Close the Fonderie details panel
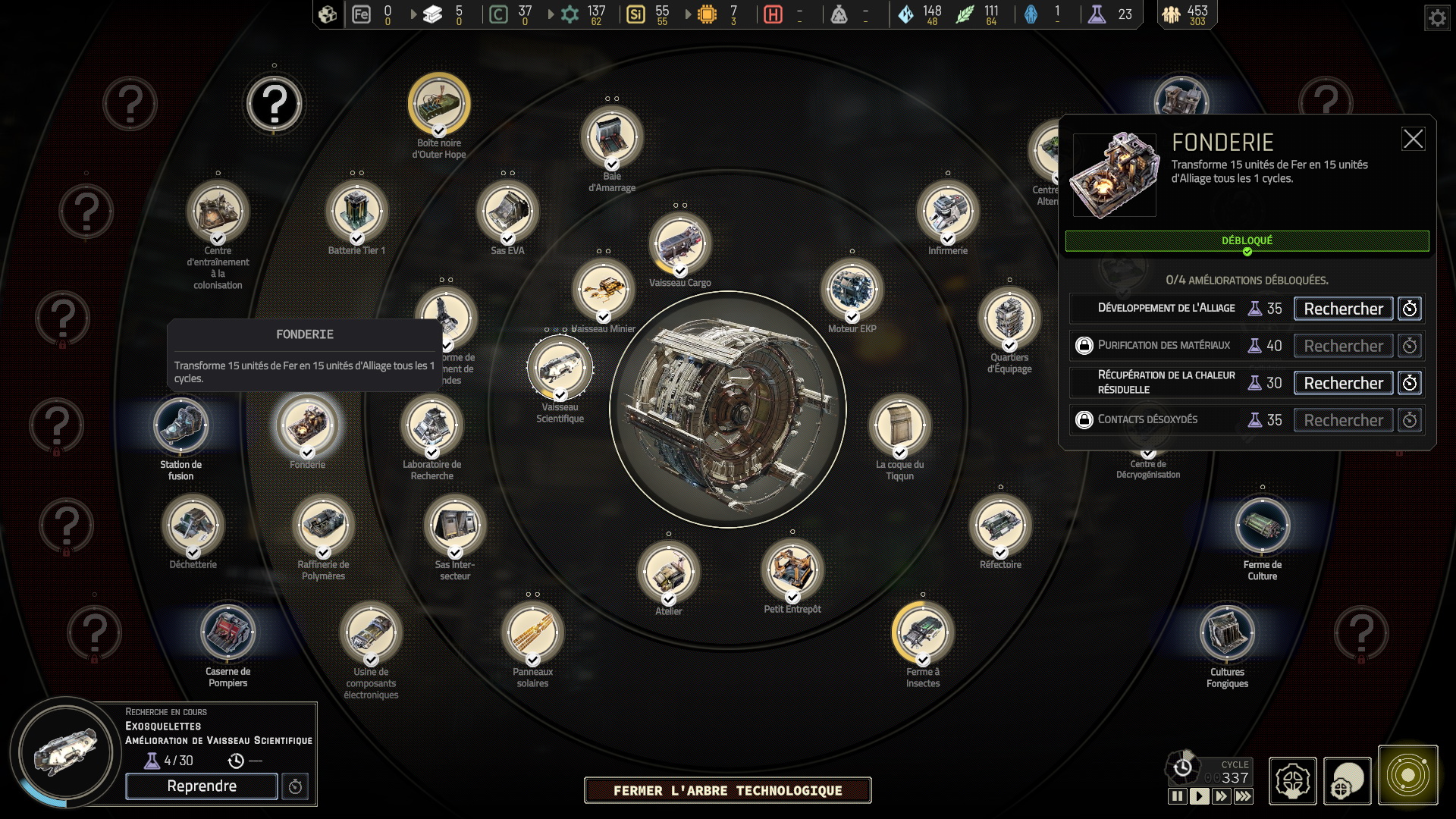The image size is (1456, 819). coord(1413,140)
